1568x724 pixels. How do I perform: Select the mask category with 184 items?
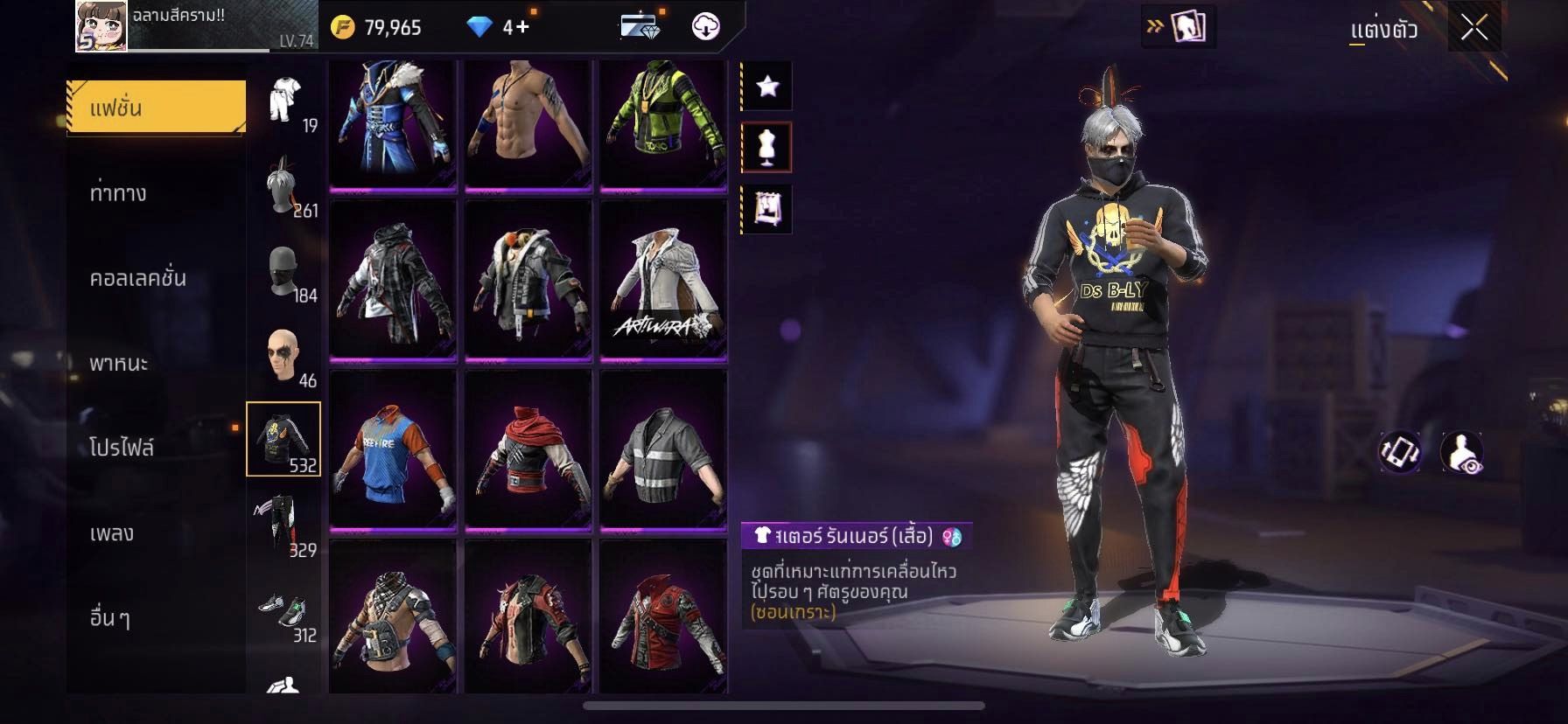click(x=284, y=271)
